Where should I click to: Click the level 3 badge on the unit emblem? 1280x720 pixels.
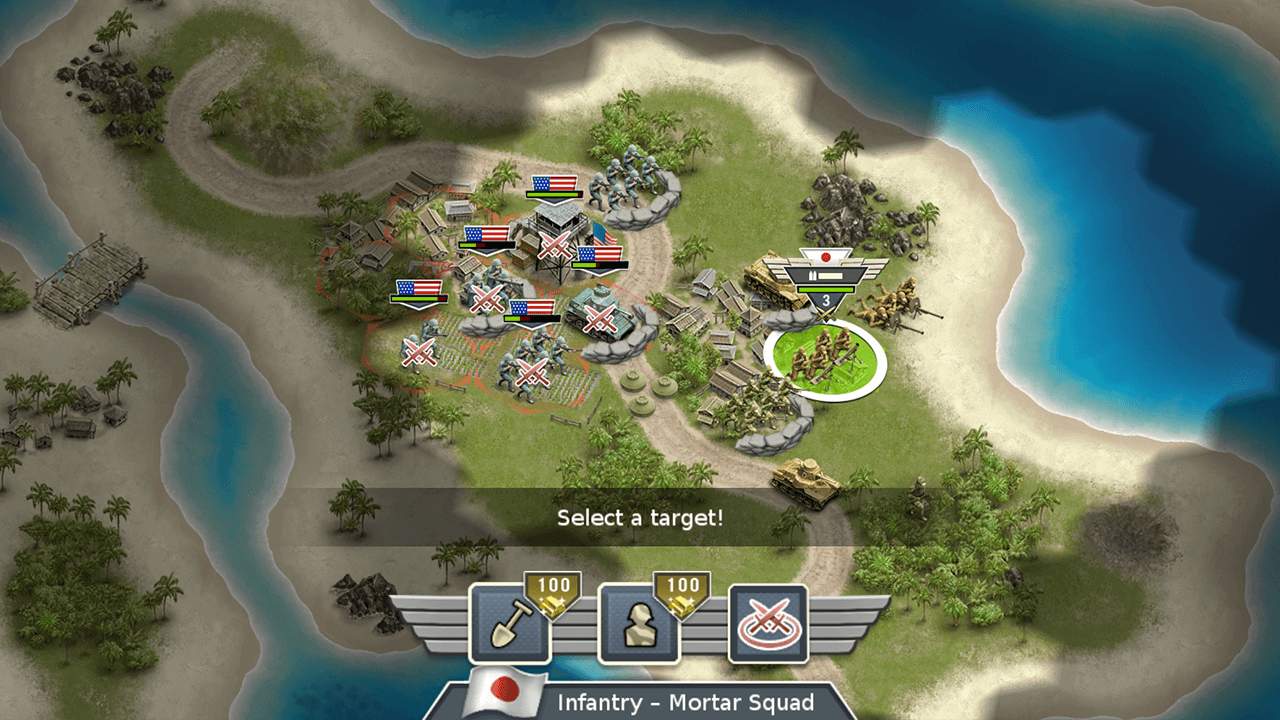pos(824,298)
